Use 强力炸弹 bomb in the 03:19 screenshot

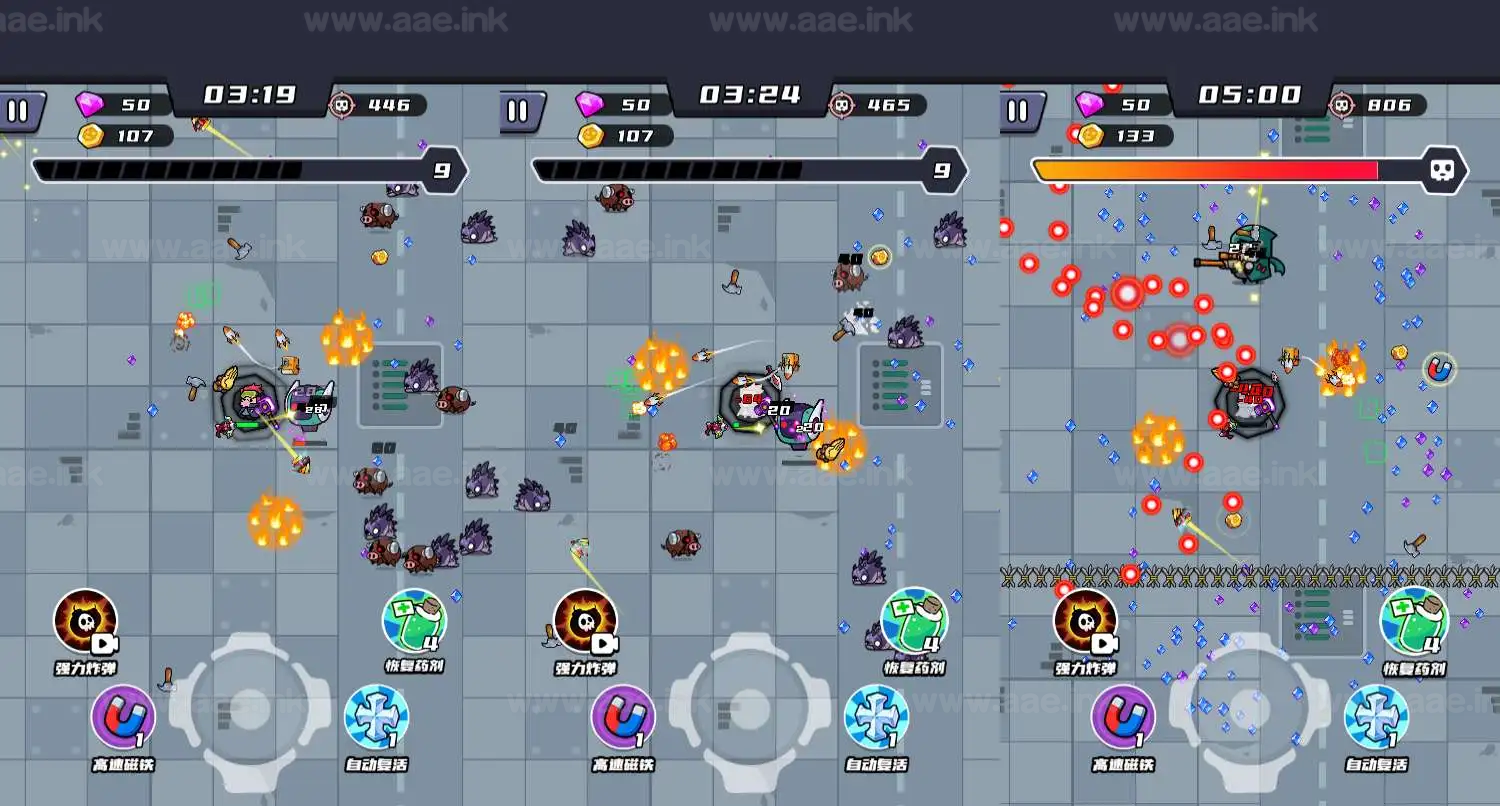click(x=86, y=622)
